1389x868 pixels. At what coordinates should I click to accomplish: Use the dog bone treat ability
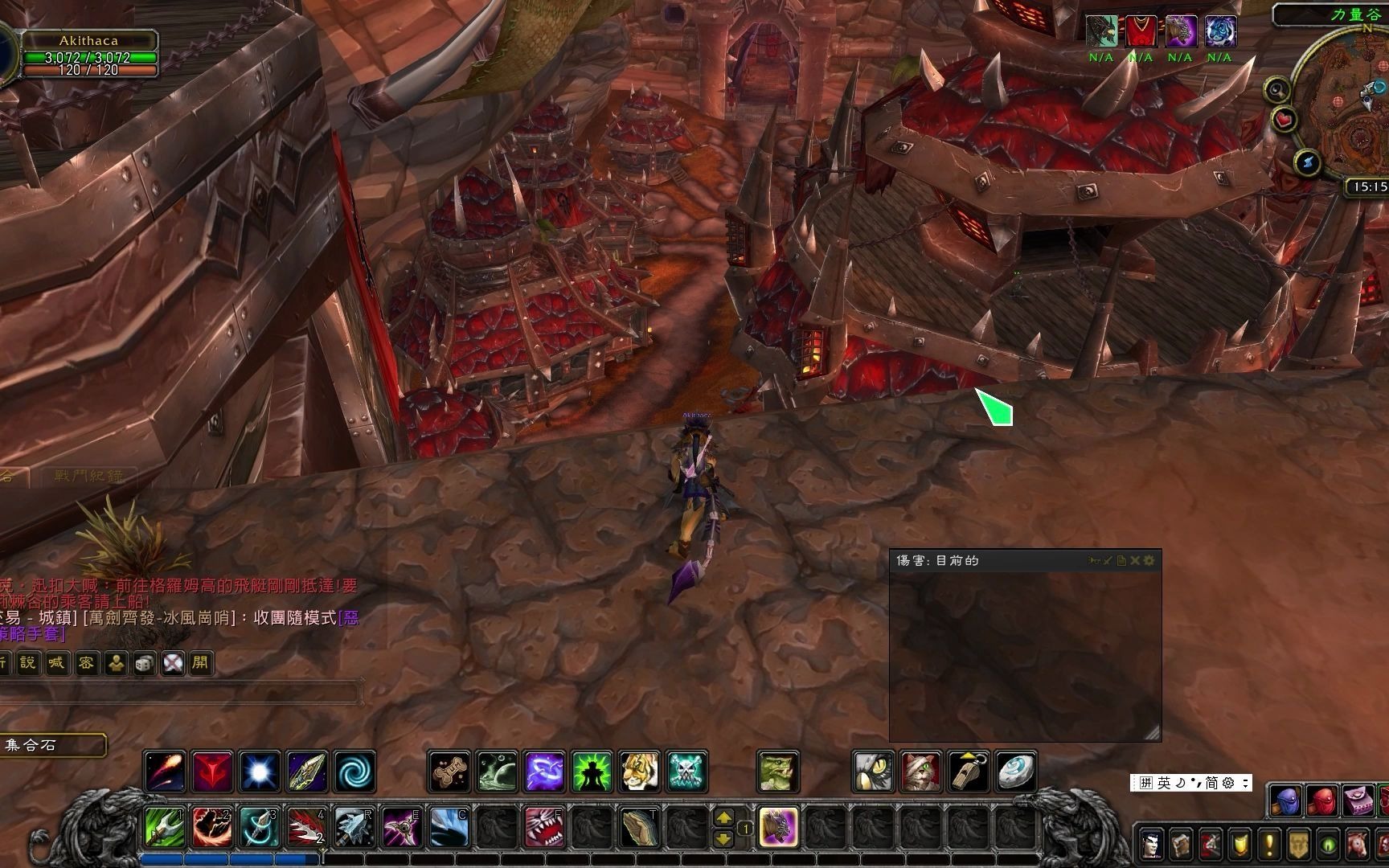[449, 772]
